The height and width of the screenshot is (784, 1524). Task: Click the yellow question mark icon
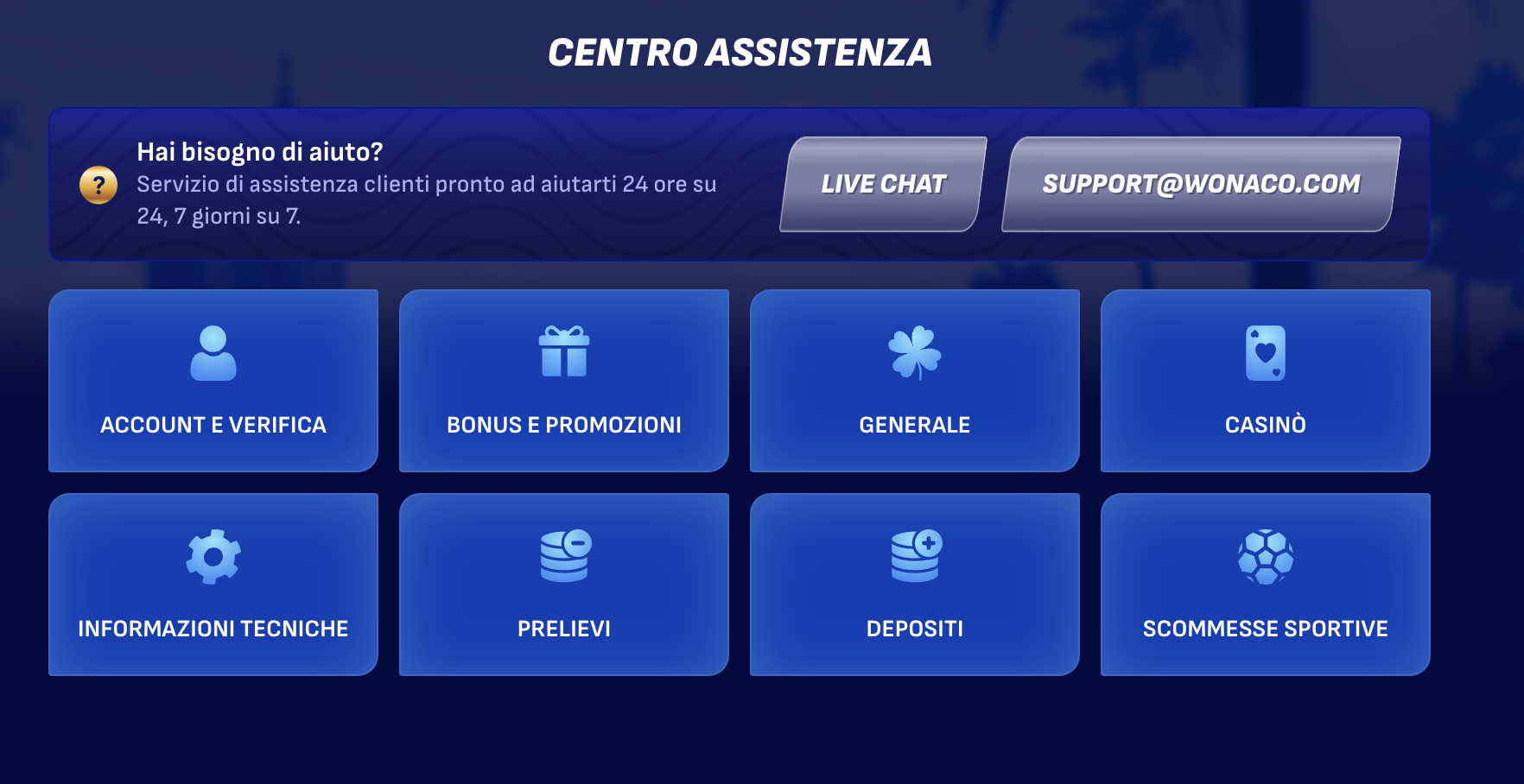tap(98, 185)
